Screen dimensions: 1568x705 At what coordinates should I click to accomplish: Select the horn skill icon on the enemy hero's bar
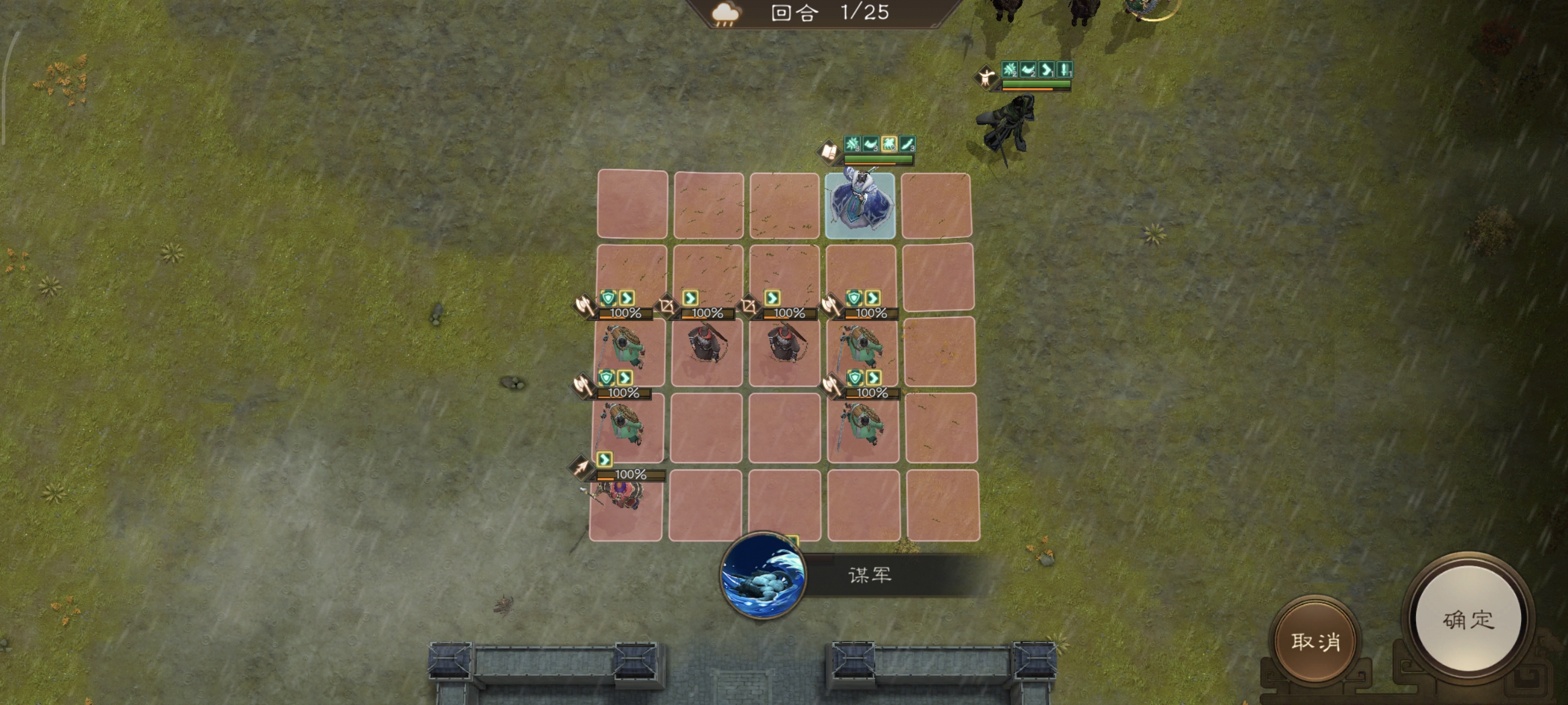click(x=1028, y=72)
